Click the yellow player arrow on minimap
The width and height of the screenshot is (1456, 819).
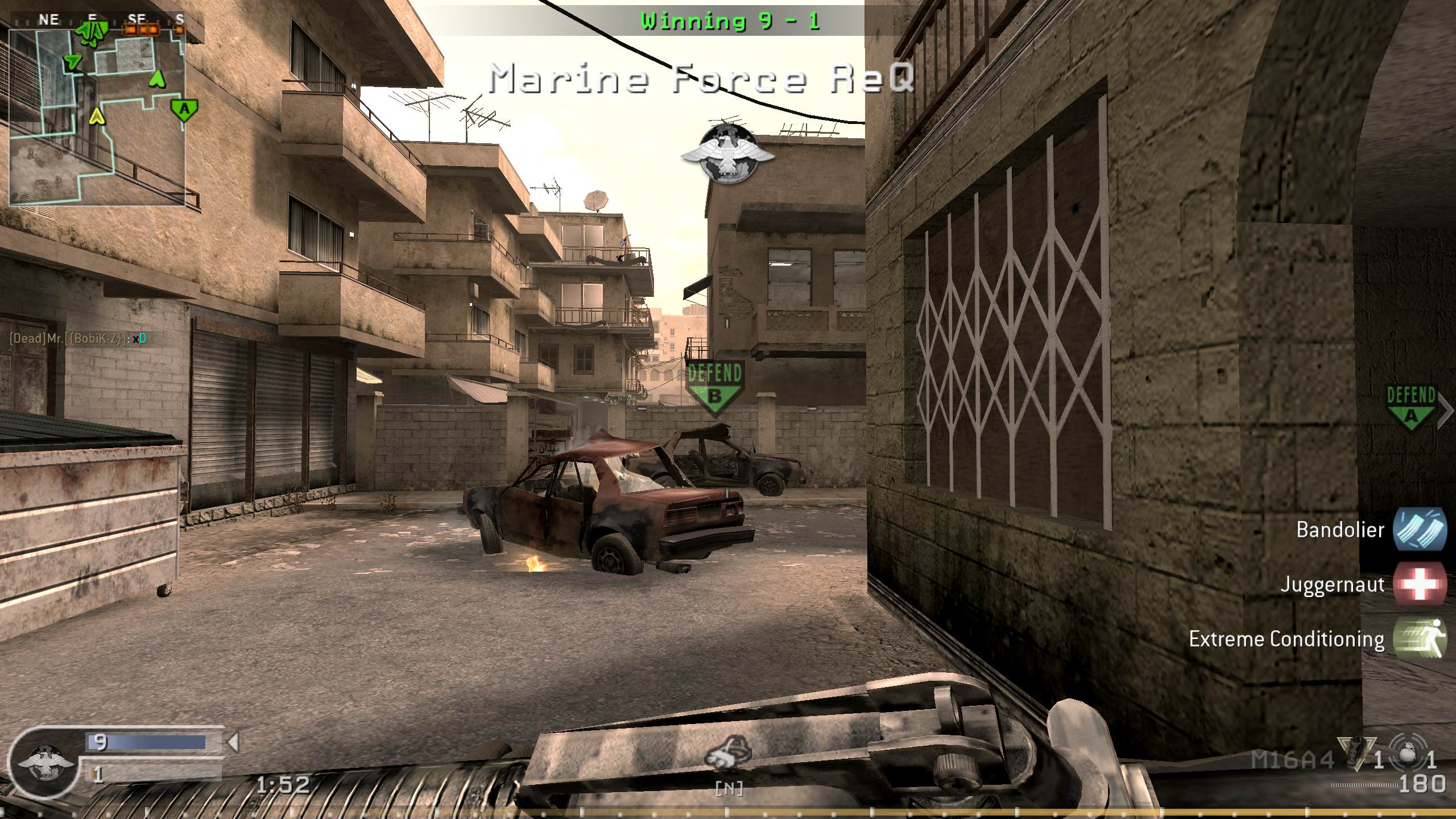pyautogui.click(x=98, y=117)
